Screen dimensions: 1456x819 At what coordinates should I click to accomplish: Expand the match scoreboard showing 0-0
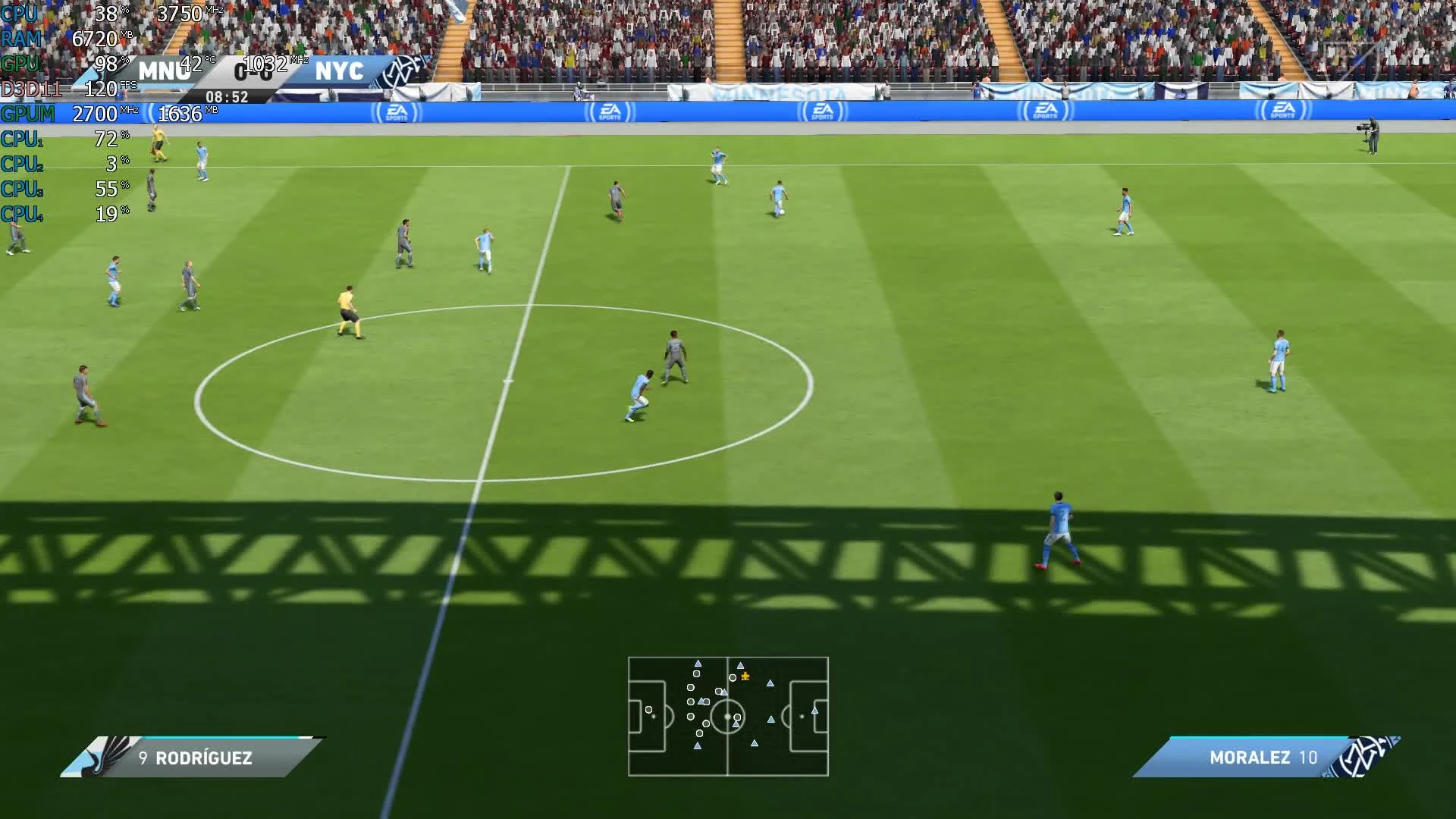point(252,74)
